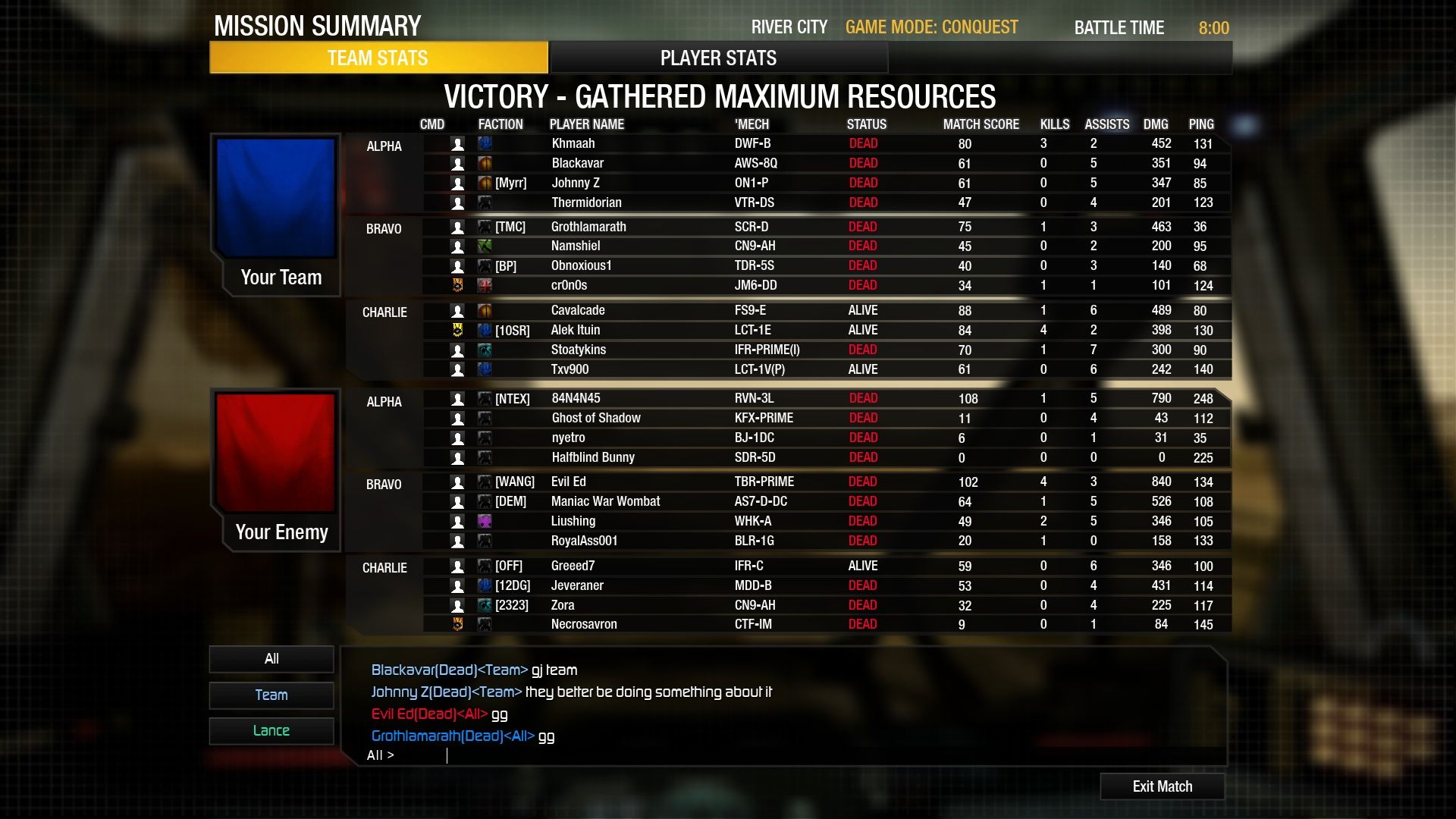
Task: Select enemy player Greeed7's row
Action: 573,566
